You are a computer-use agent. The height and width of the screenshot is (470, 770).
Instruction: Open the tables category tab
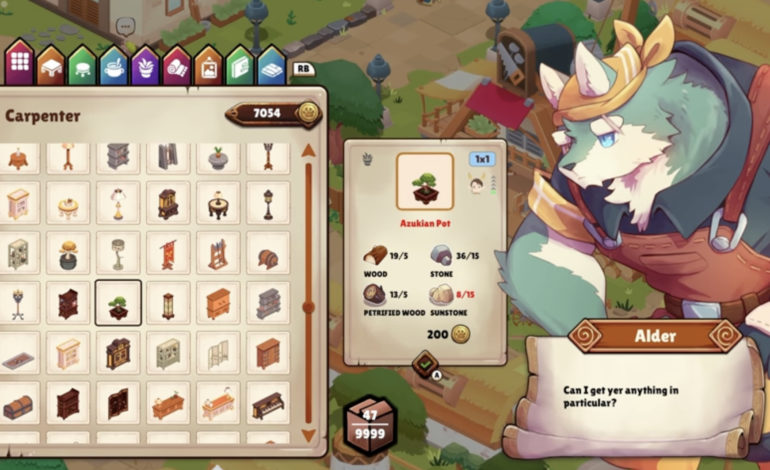tap(51, 67)
